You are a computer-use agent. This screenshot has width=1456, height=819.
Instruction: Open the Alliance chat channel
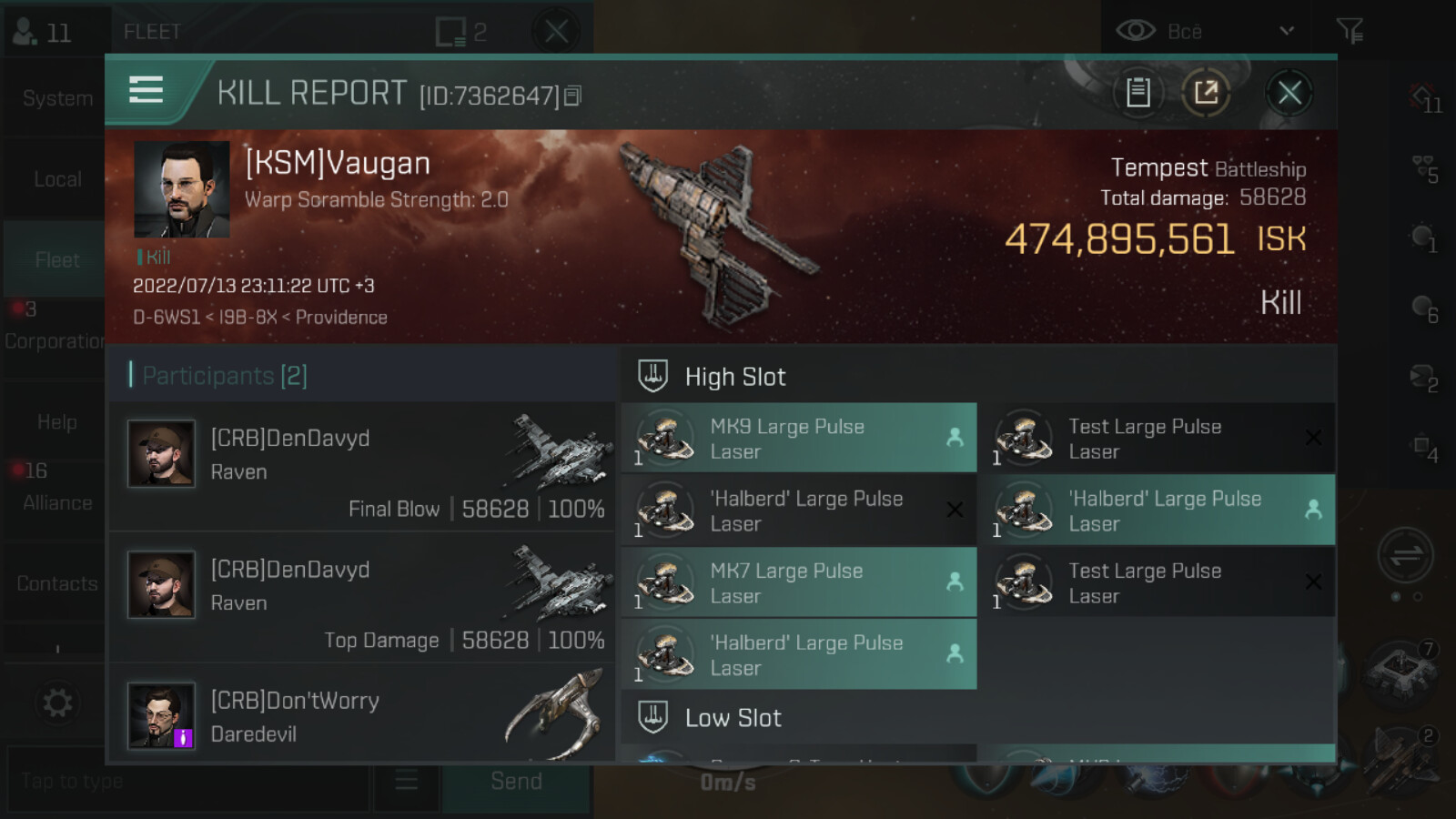56,502
